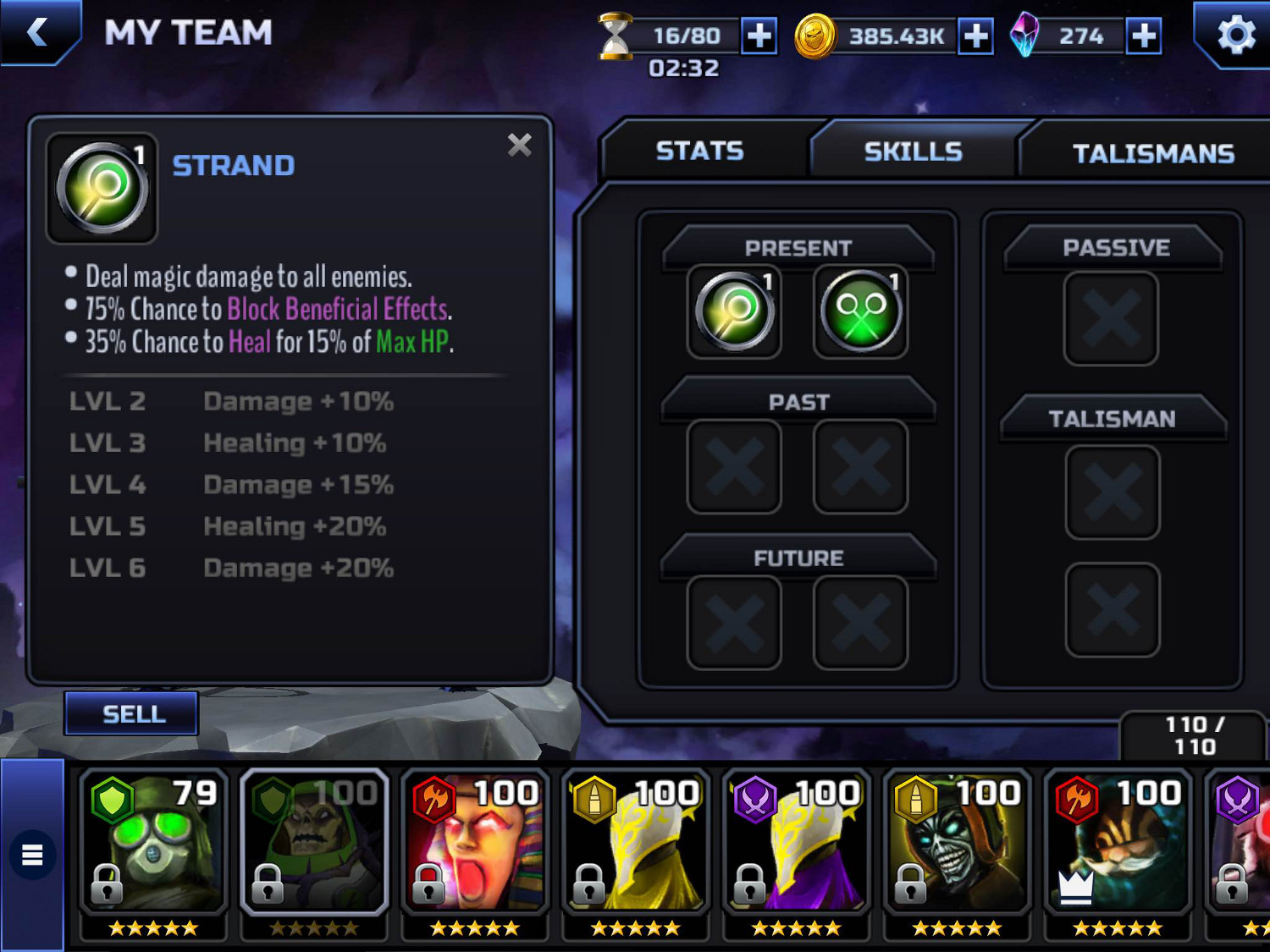Open the Talismans tab
1270x952 pixels.
tap(1152, 154)
